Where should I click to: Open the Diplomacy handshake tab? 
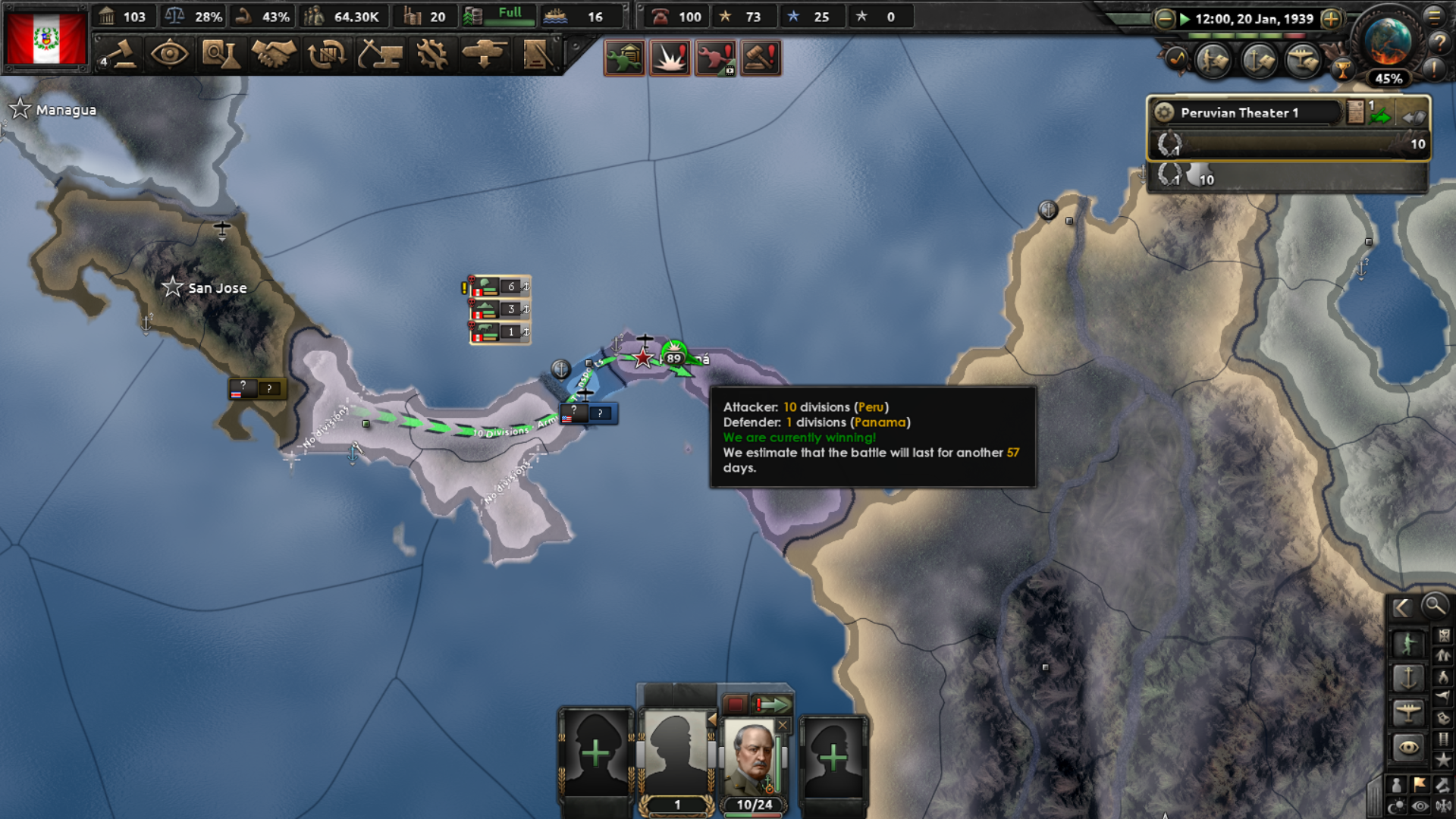coord(275,55)
